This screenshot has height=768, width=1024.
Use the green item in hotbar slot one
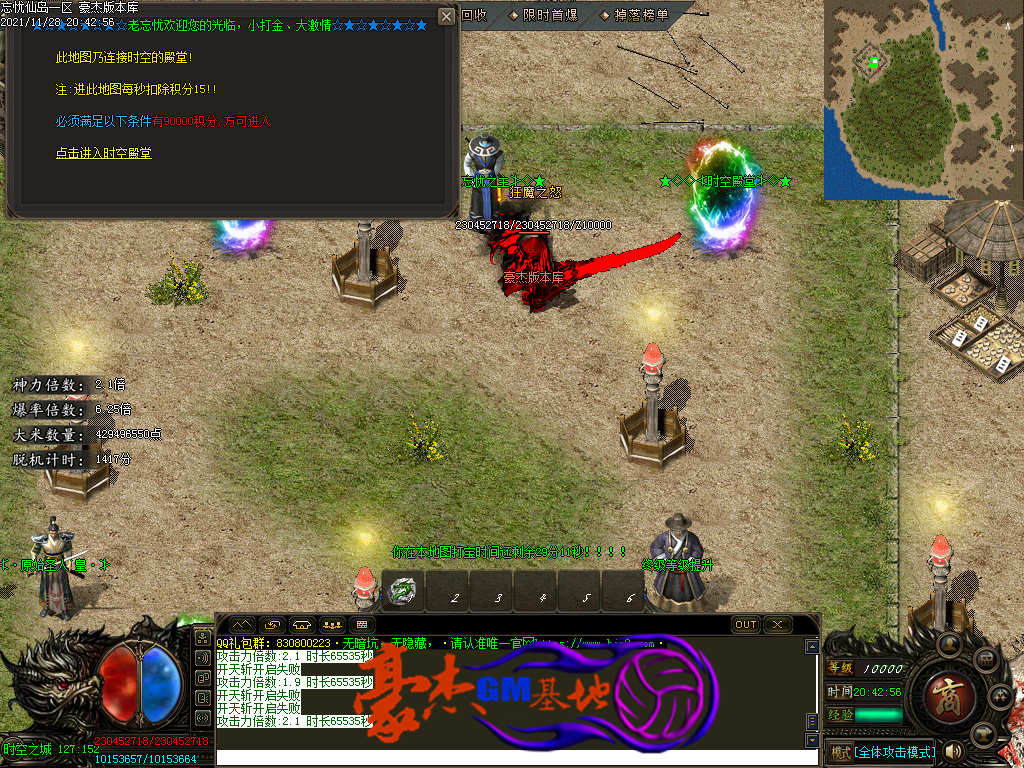[x=402, y=592]
